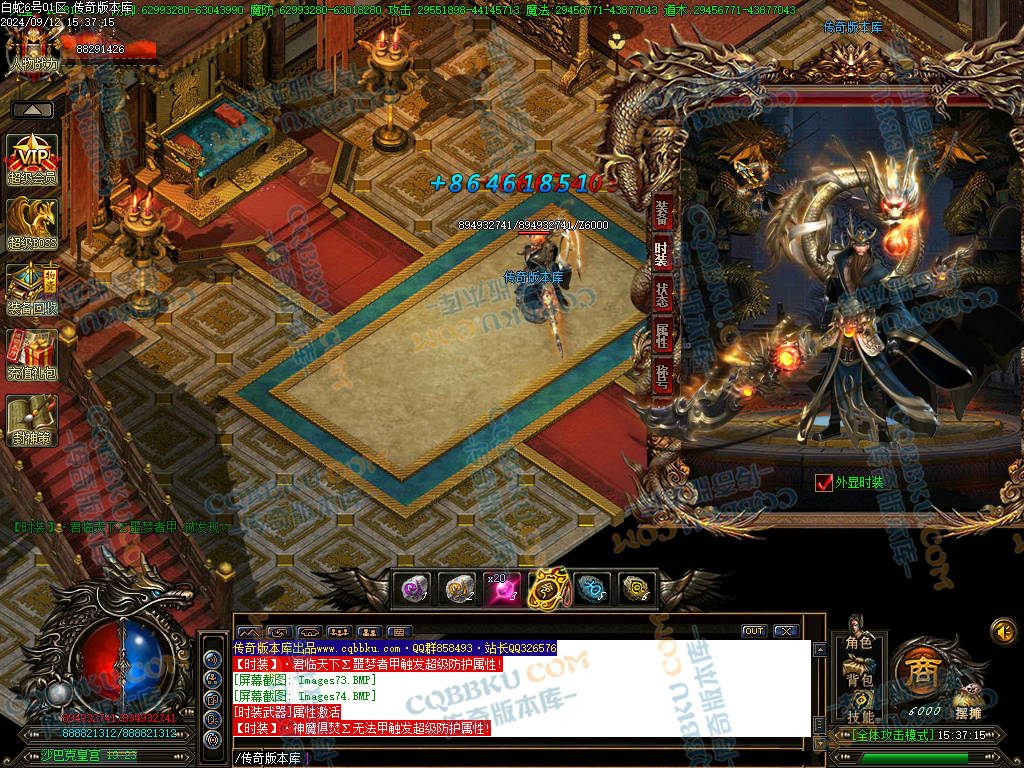This screenshot has width=1024, height=768.
Task: Toggle the 外显时装 checkbox
Action: pos(824,483)
